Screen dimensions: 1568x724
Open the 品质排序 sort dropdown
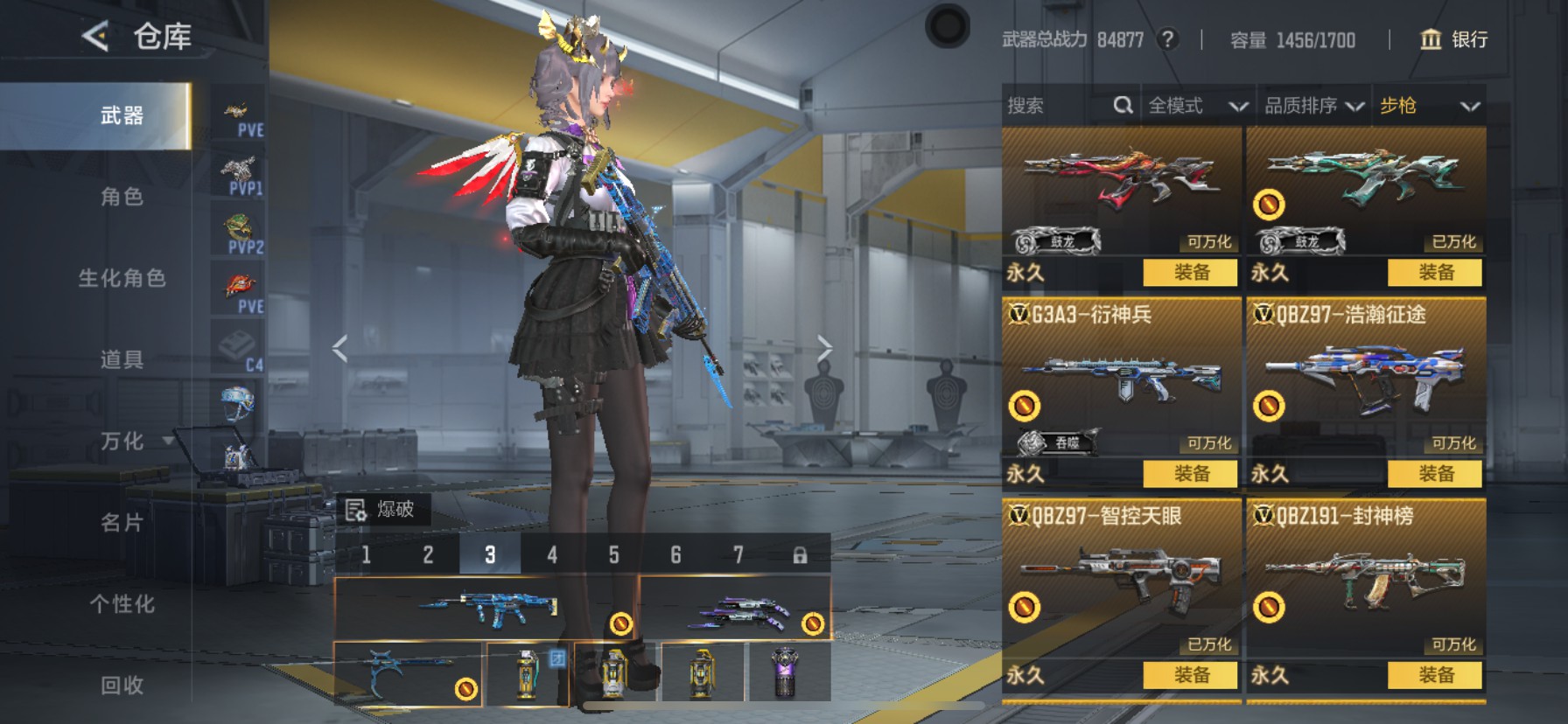pyautogui.click(x=1313, y=106)
